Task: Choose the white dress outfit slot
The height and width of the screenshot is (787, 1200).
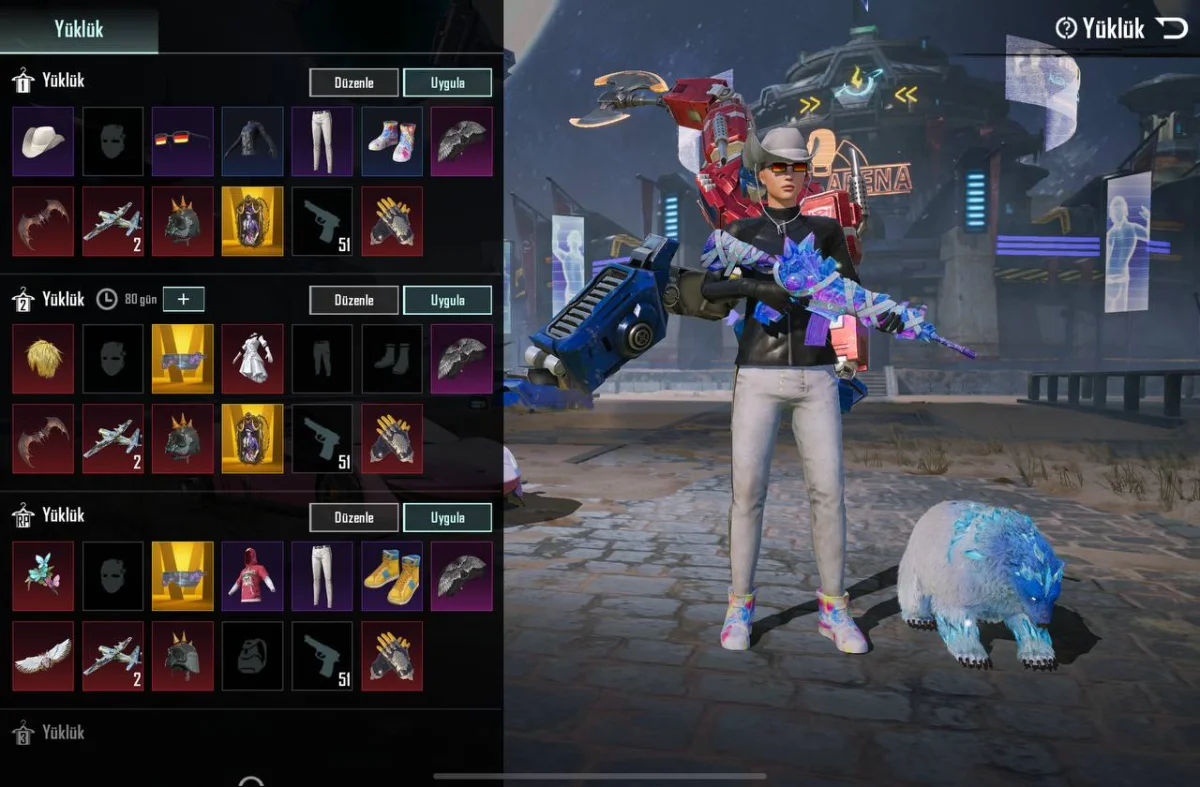Action: pos(252,358)
